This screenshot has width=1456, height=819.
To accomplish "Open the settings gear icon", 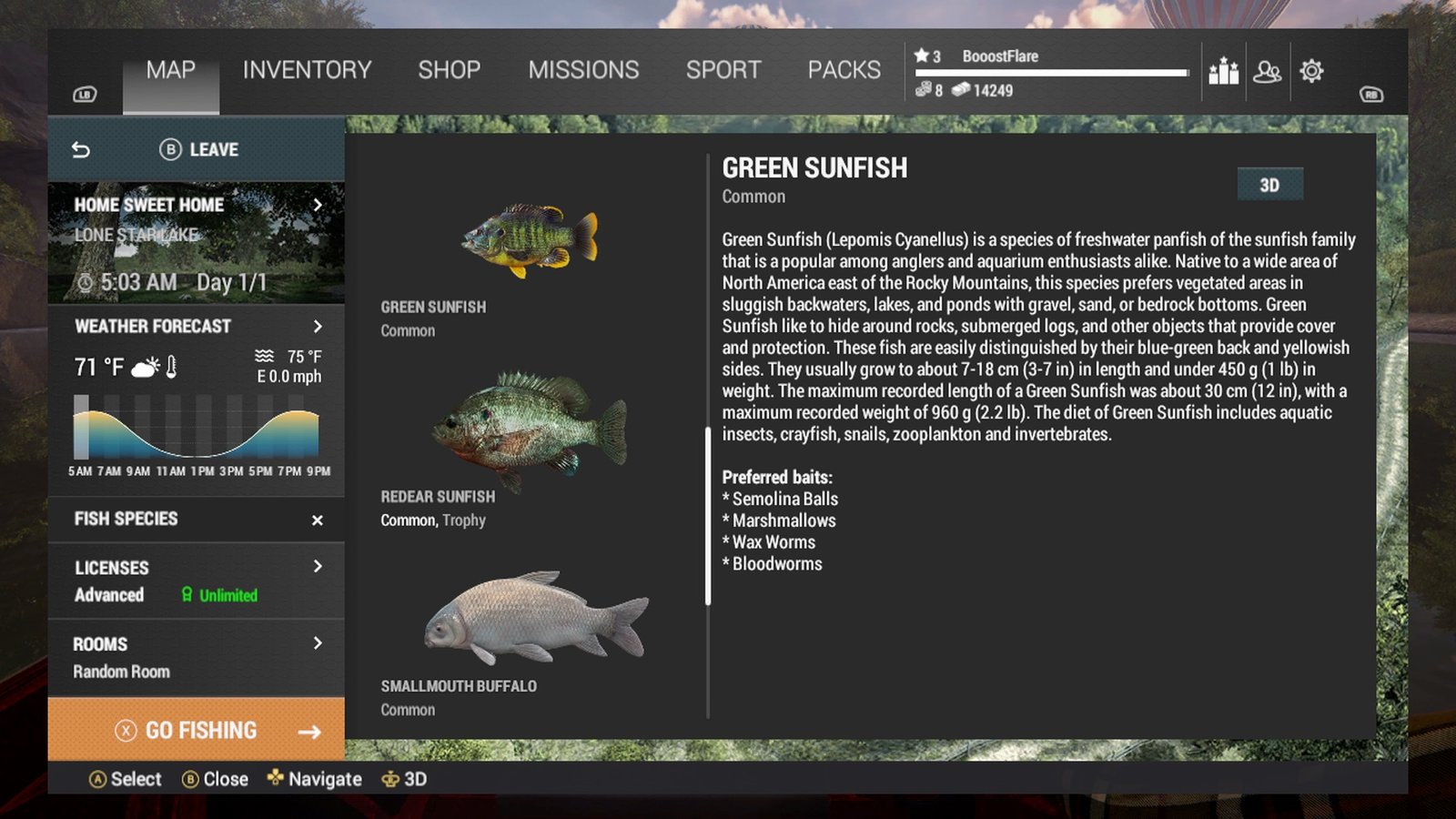I will (x=1311, y=71).
